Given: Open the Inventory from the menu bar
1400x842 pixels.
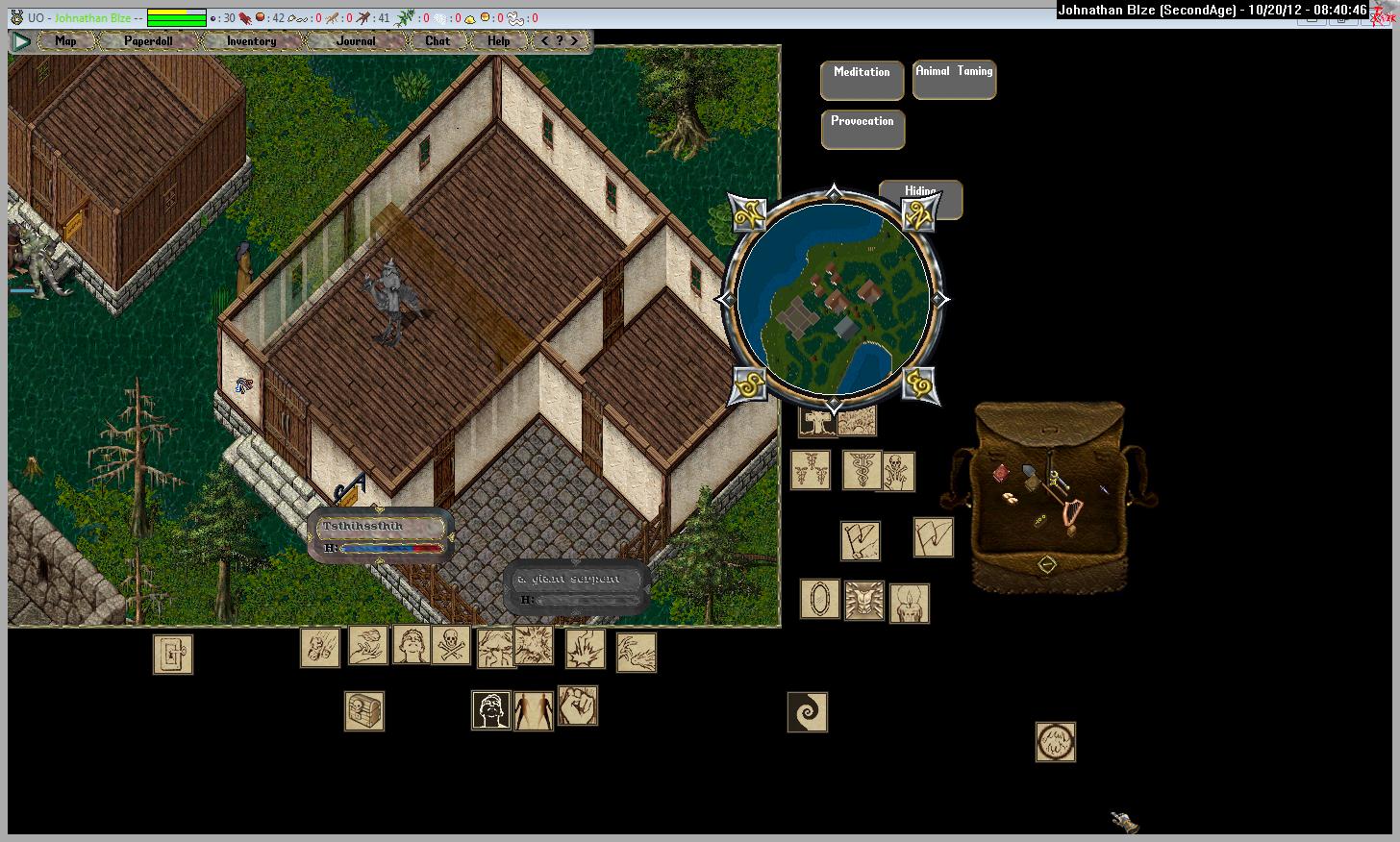Looking at the screenshot, I should point(251,41).
